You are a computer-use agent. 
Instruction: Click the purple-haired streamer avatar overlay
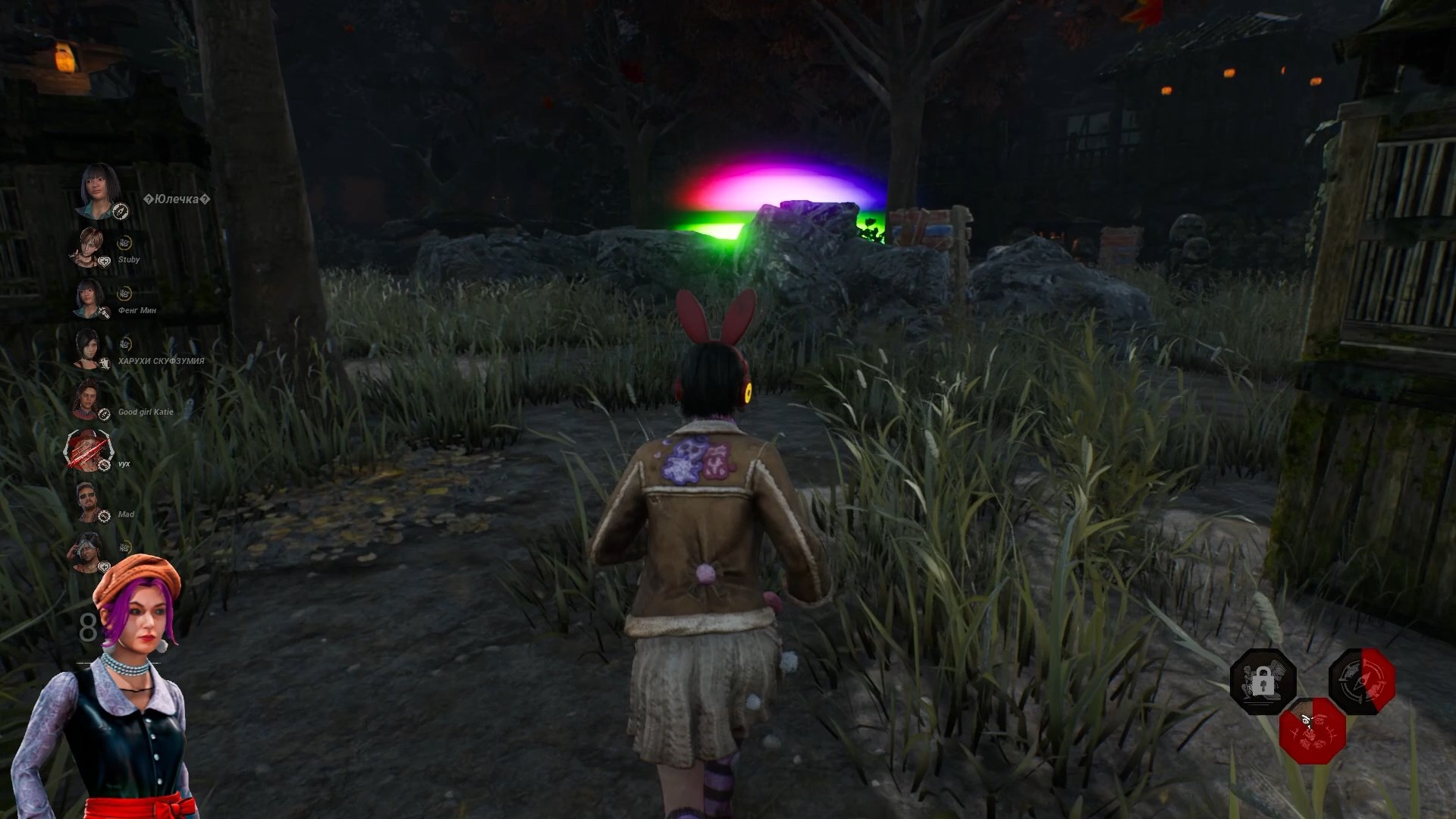114,690
